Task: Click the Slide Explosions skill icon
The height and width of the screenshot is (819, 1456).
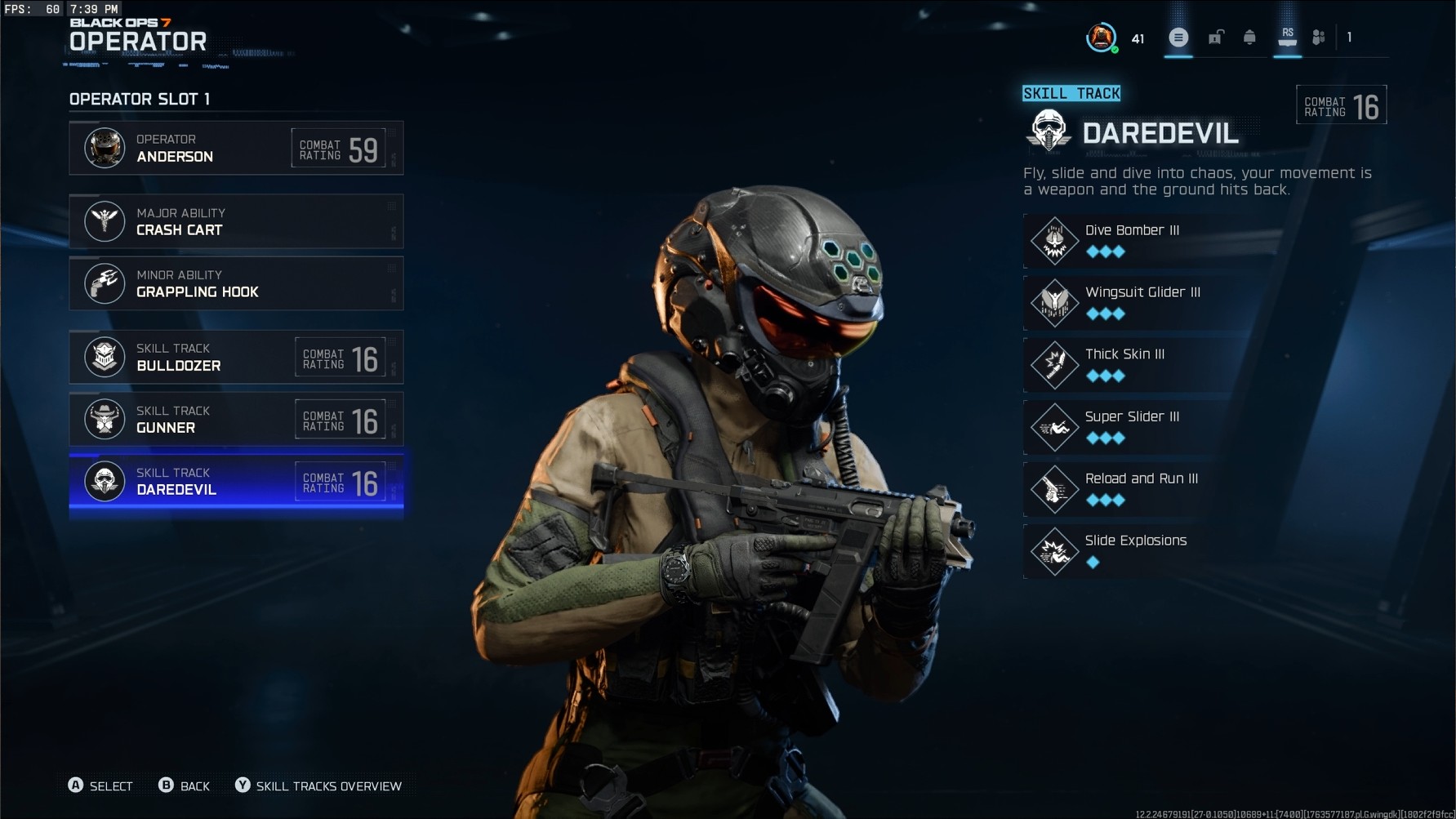Action: [x=1055, y=550]
